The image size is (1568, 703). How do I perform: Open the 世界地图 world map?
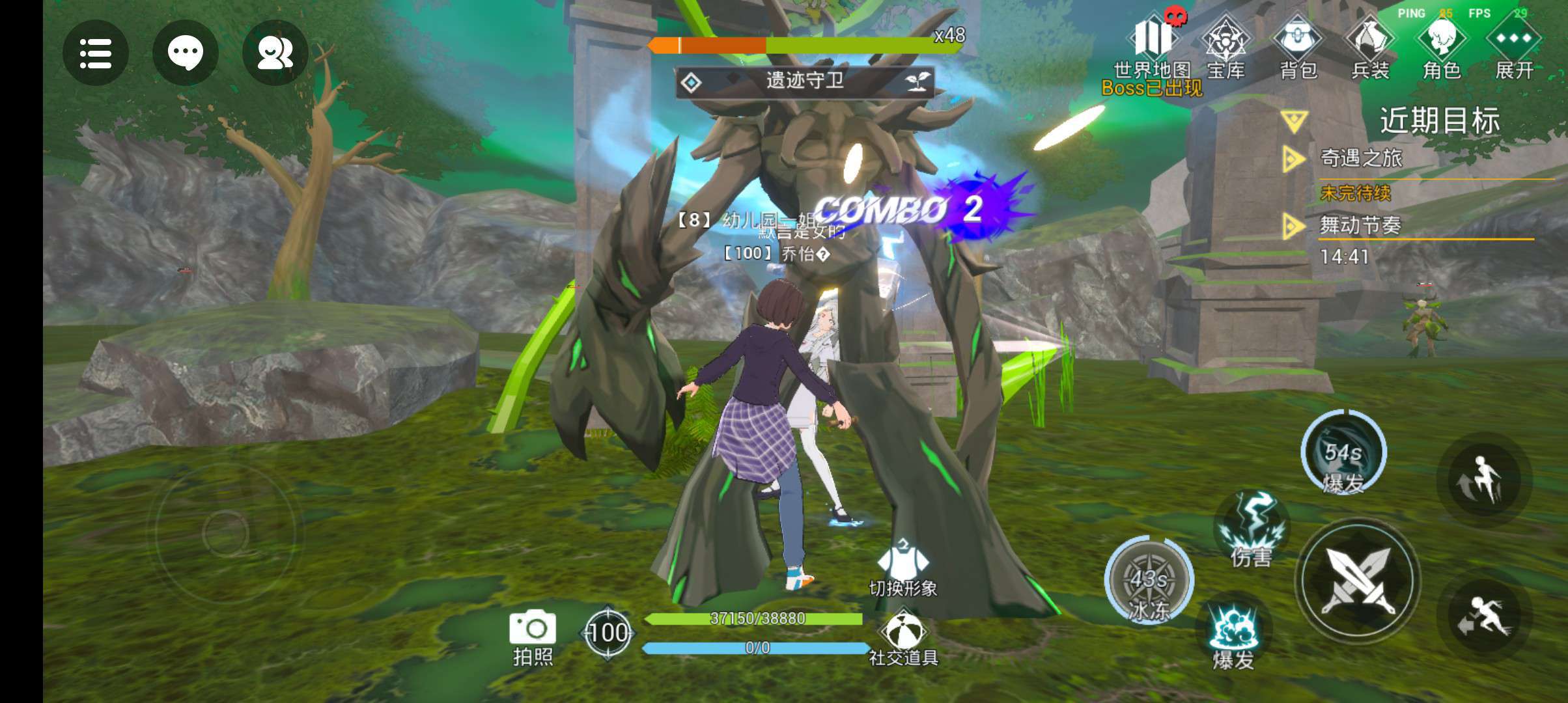tap(1153, 46)
